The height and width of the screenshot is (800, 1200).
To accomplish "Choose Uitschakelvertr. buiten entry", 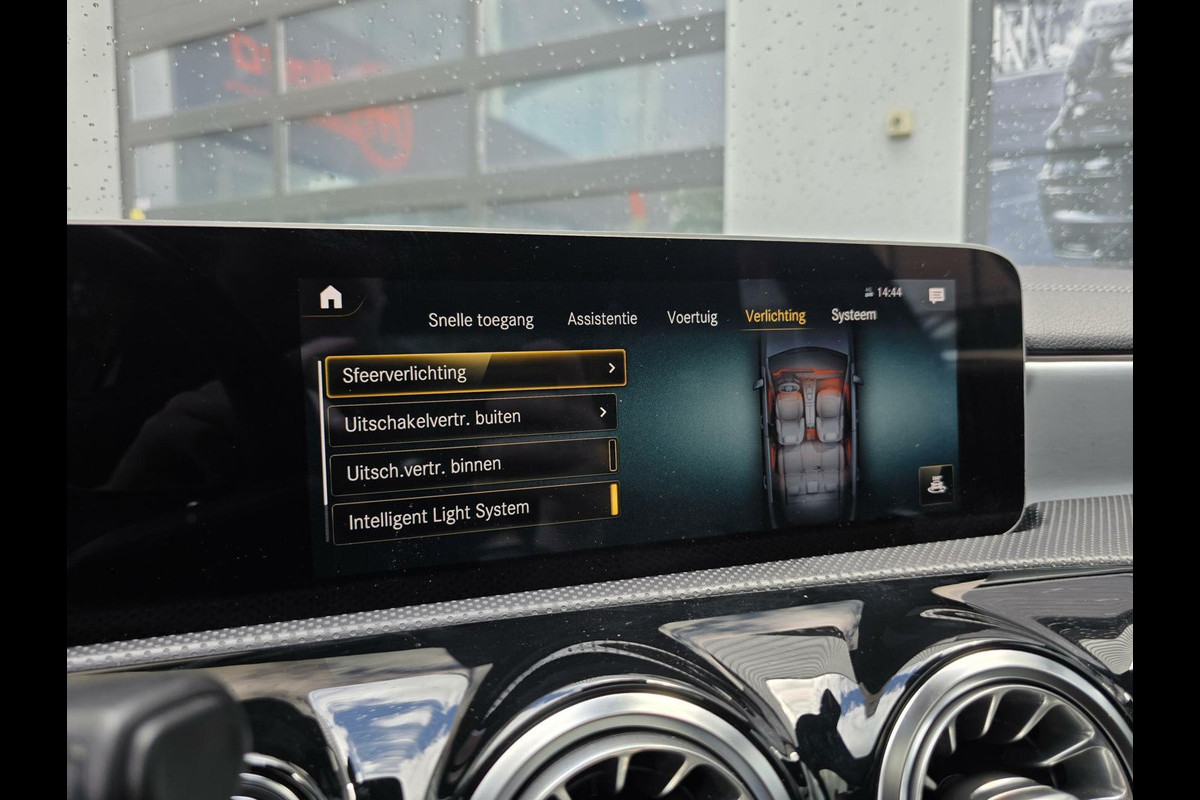I will [472, 419].
